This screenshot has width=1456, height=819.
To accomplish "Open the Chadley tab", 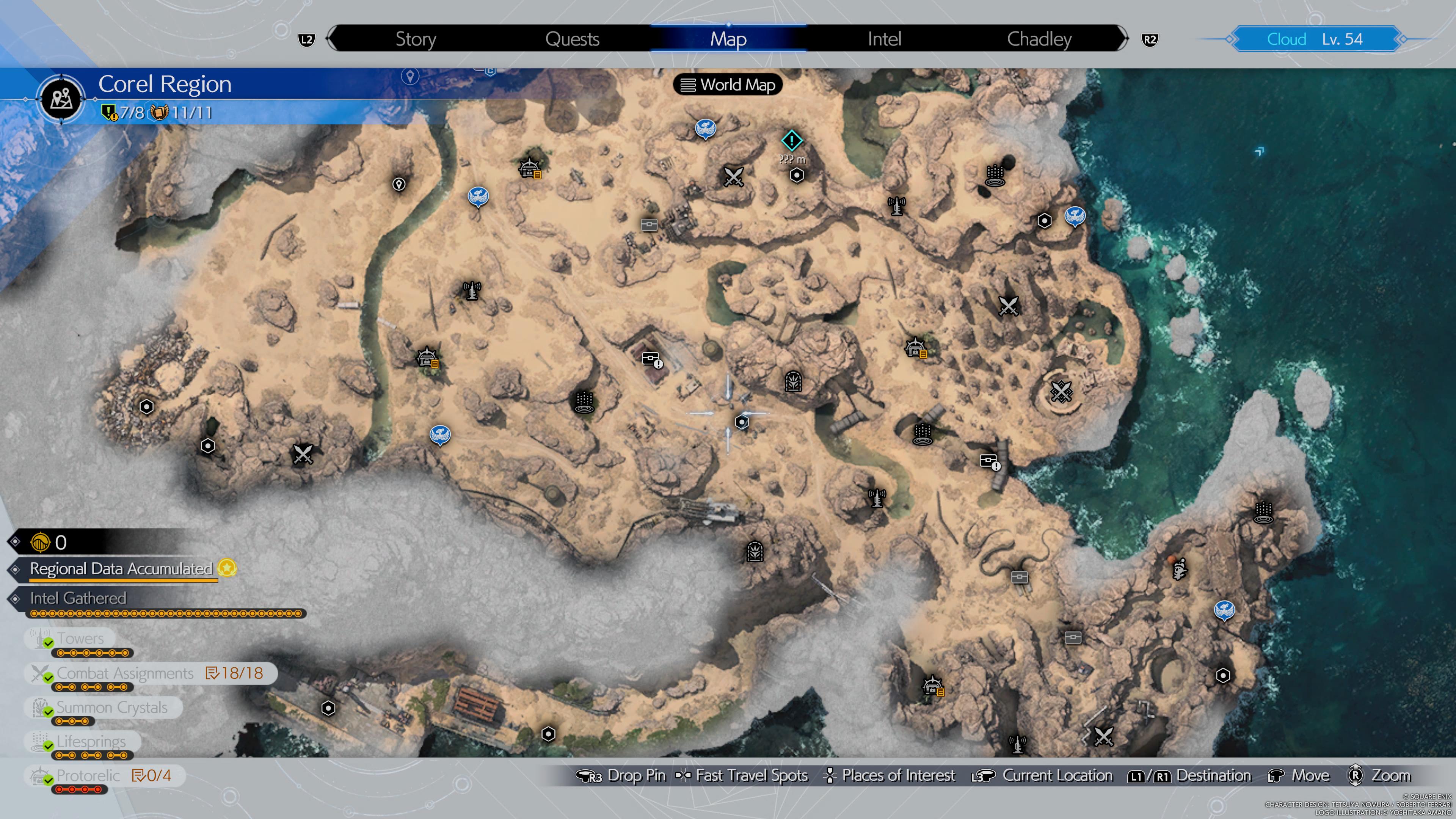I will tap(1039, 38).
